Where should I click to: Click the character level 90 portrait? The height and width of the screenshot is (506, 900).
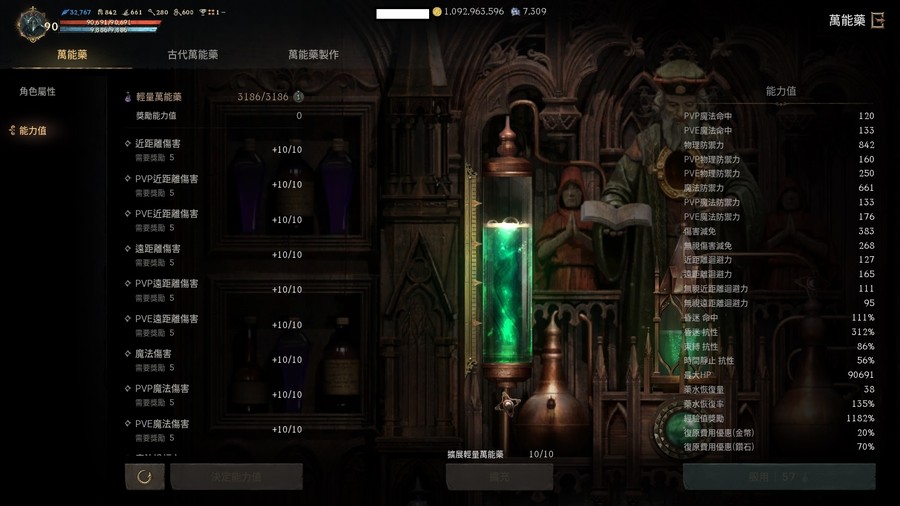click(x=33, y=23)
